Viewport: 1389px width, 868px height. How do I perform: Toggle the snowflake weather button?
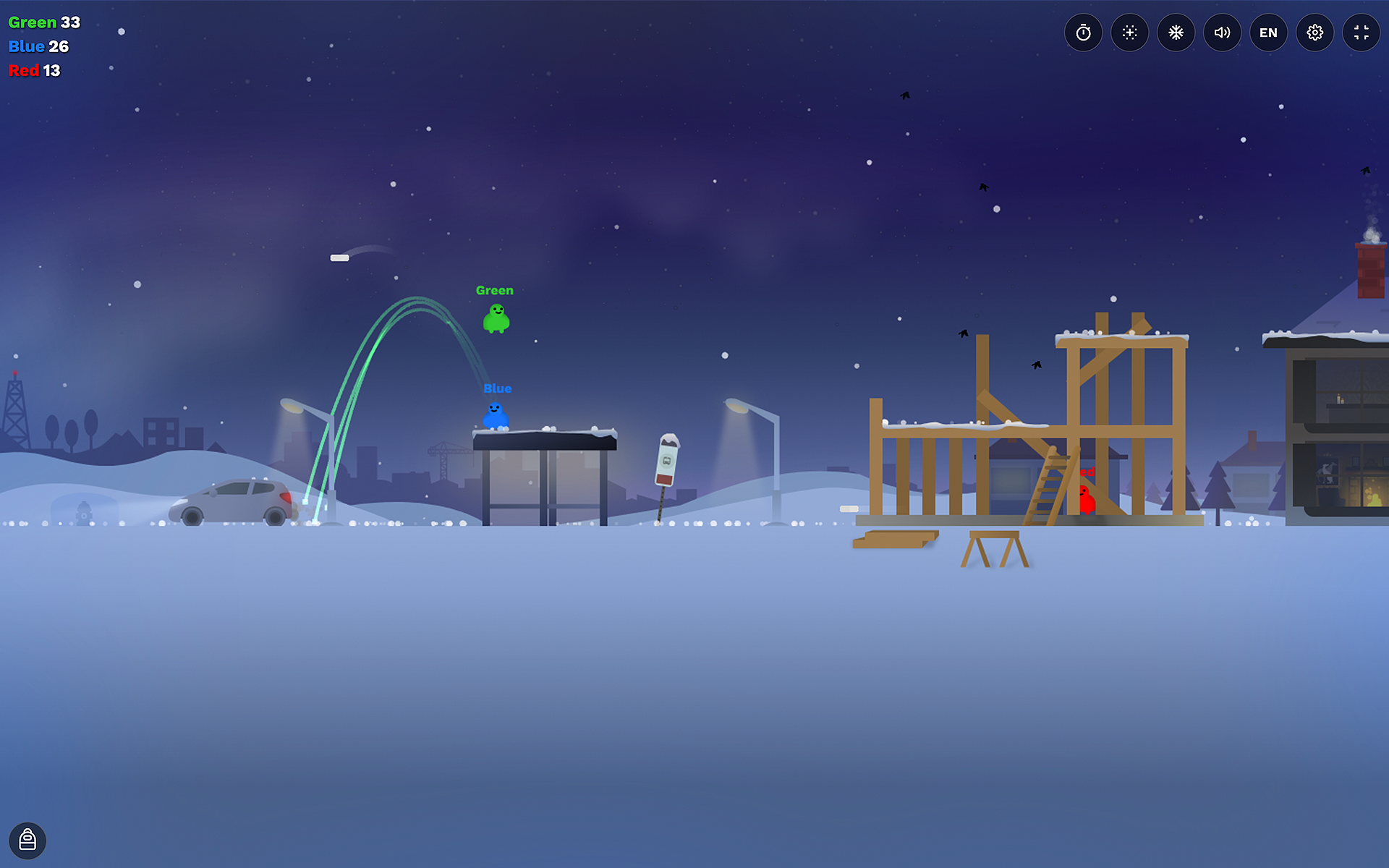pos(1176,33)
